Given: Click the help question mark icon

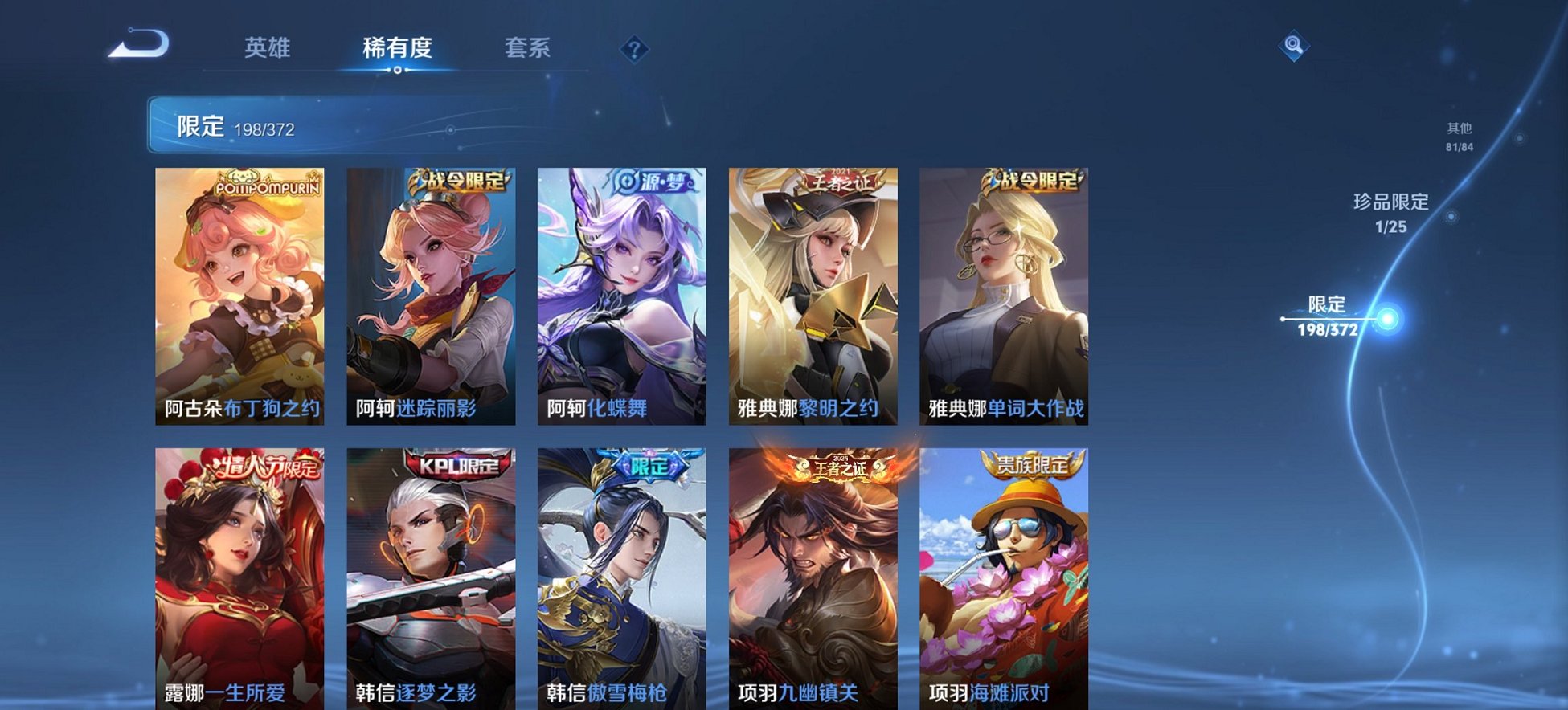Looking at the screenshot, I should point(635,50).
